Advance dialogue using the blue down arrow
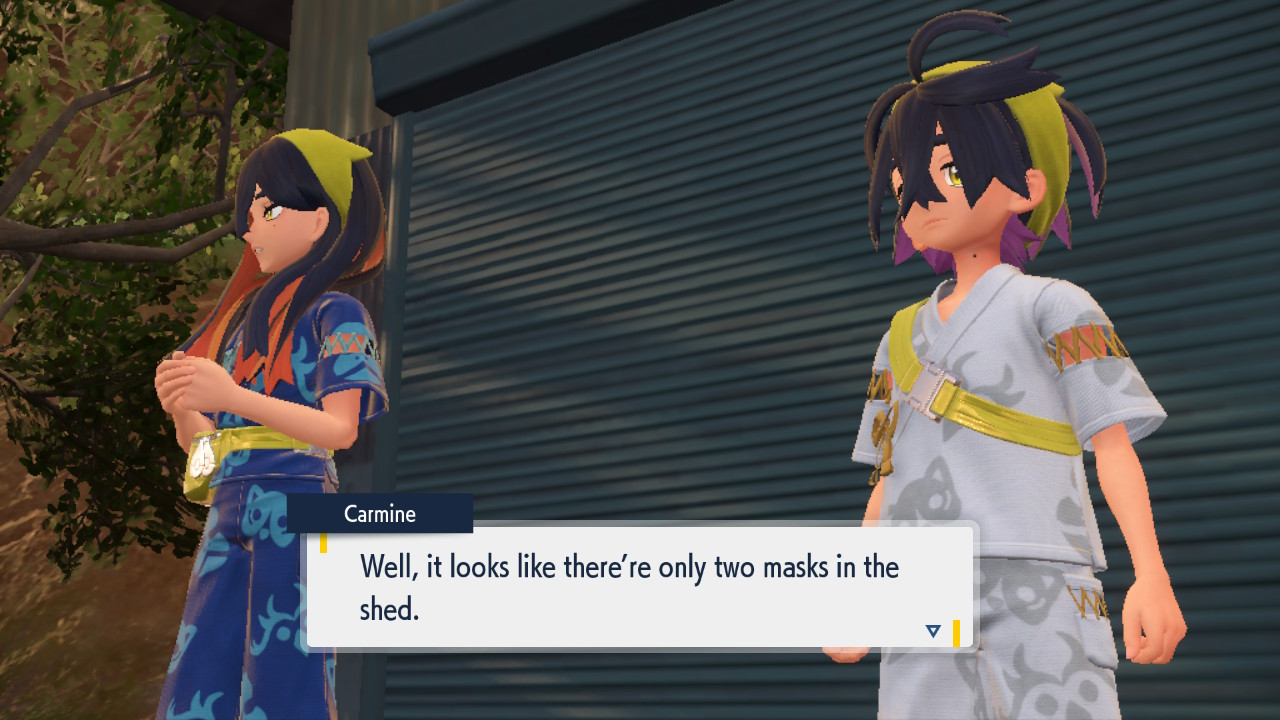Screen dimensions: 1280x720 point(933,631)
